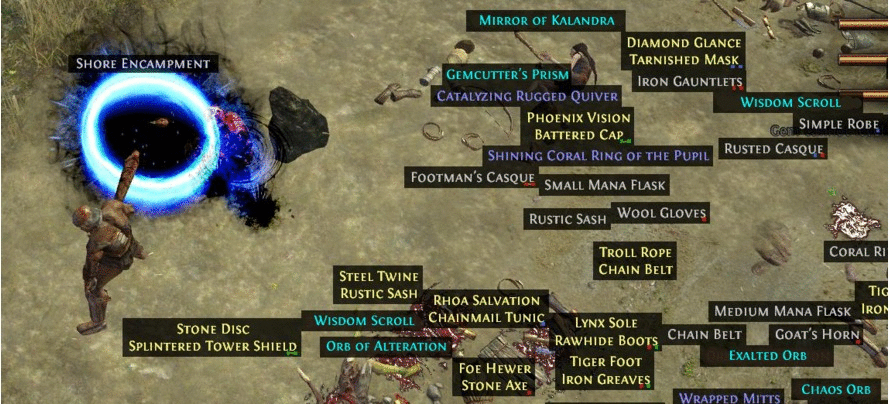Screen dimensions: 889x404
Task: Collect the Exalted Orb
Action: pyautogui.click(x=767, y=355)
